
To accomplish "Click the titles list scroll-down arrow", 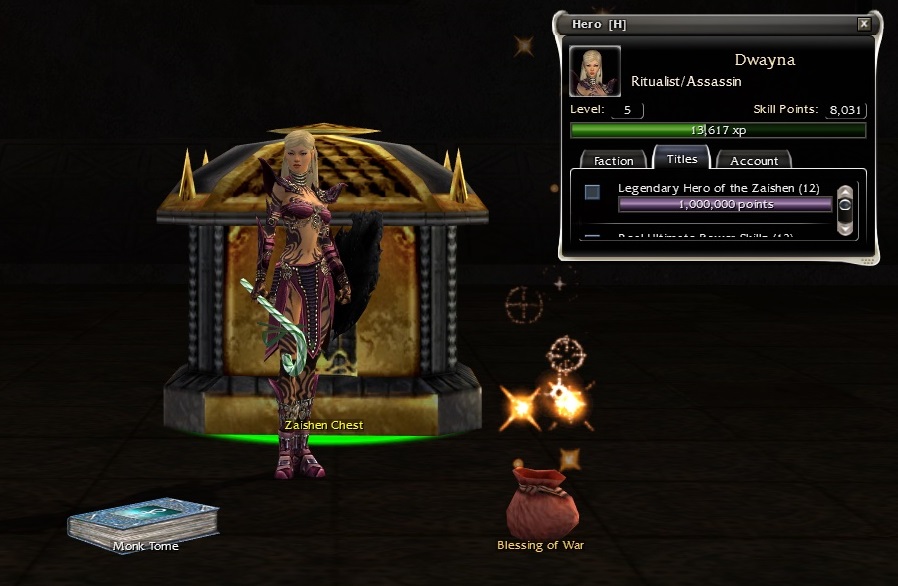I will click(x=845, y=228).
